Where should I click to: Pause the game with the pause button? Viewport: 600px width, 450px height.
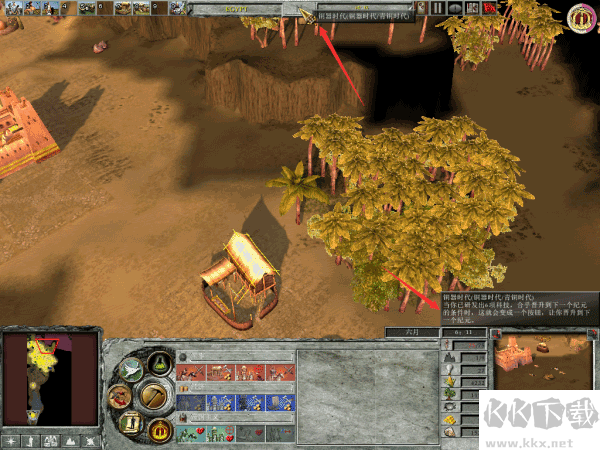pyautogui.click(x=438, y=8)
